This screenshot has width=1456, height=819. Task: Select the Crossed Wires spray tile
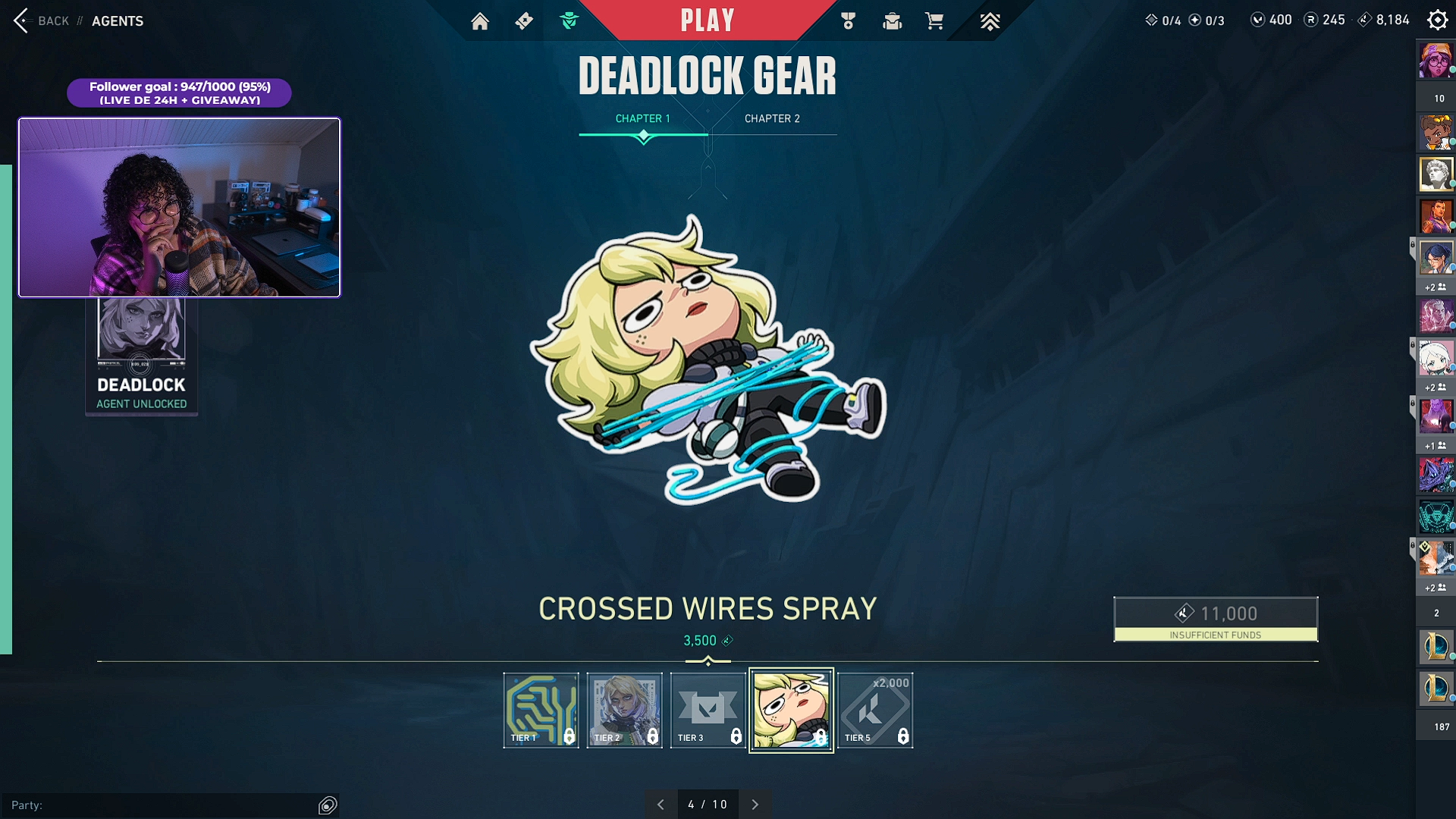(x=791, y=710)
